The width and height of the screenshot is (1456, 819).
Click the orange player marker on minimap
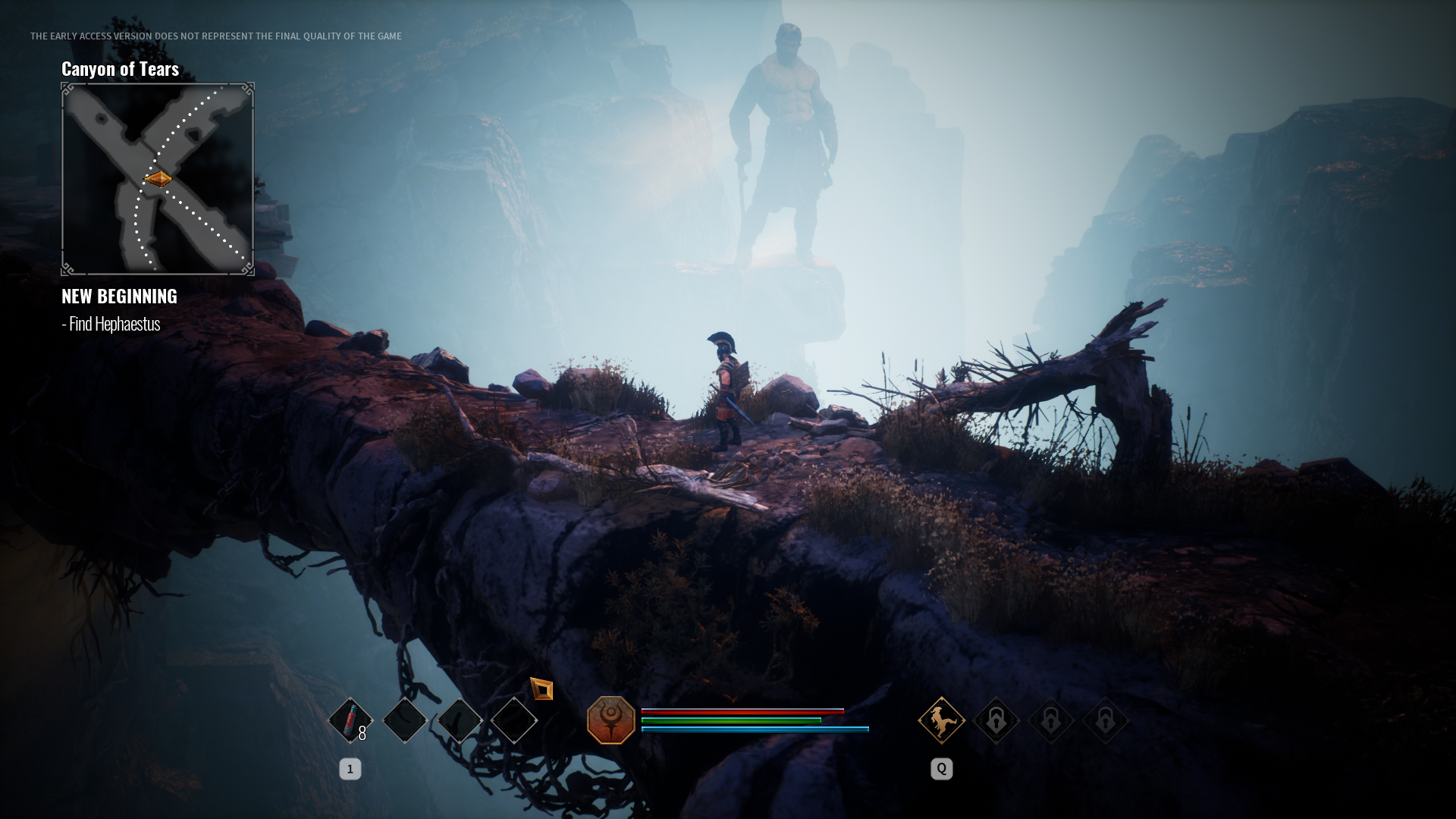[x=158, y=179]
